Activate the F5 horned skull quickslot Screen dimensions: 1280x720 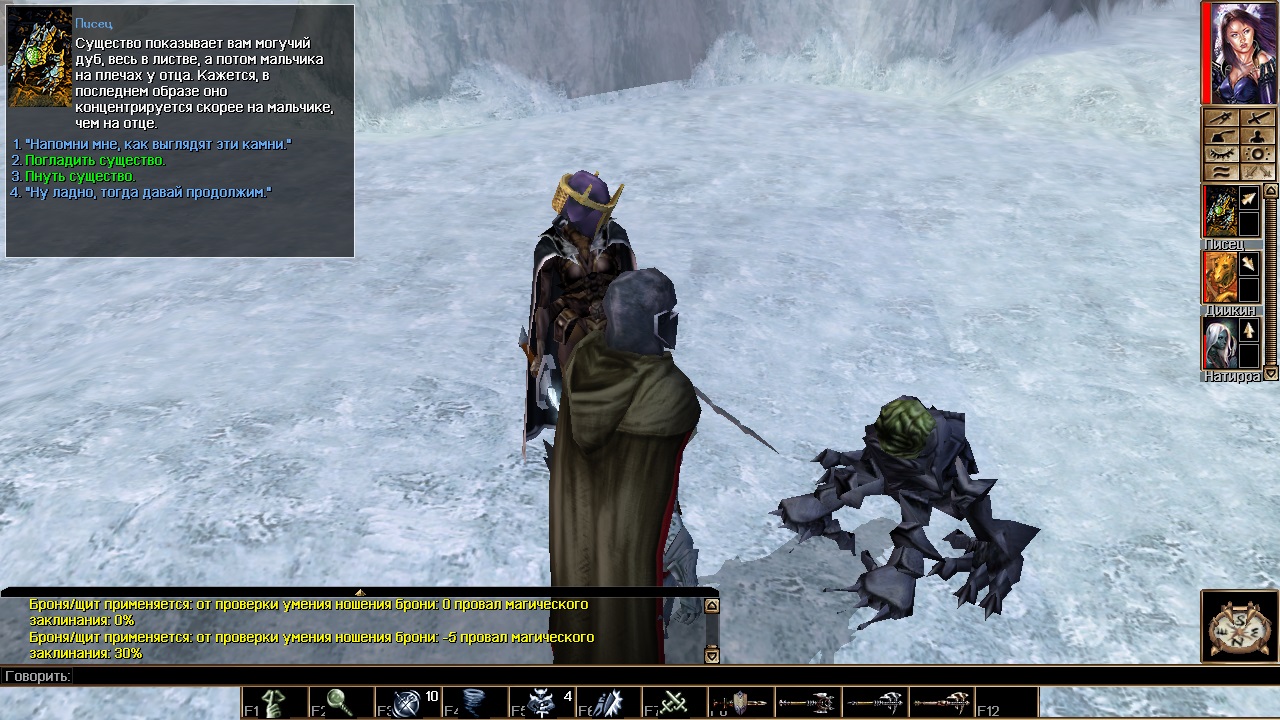point(541,703)
